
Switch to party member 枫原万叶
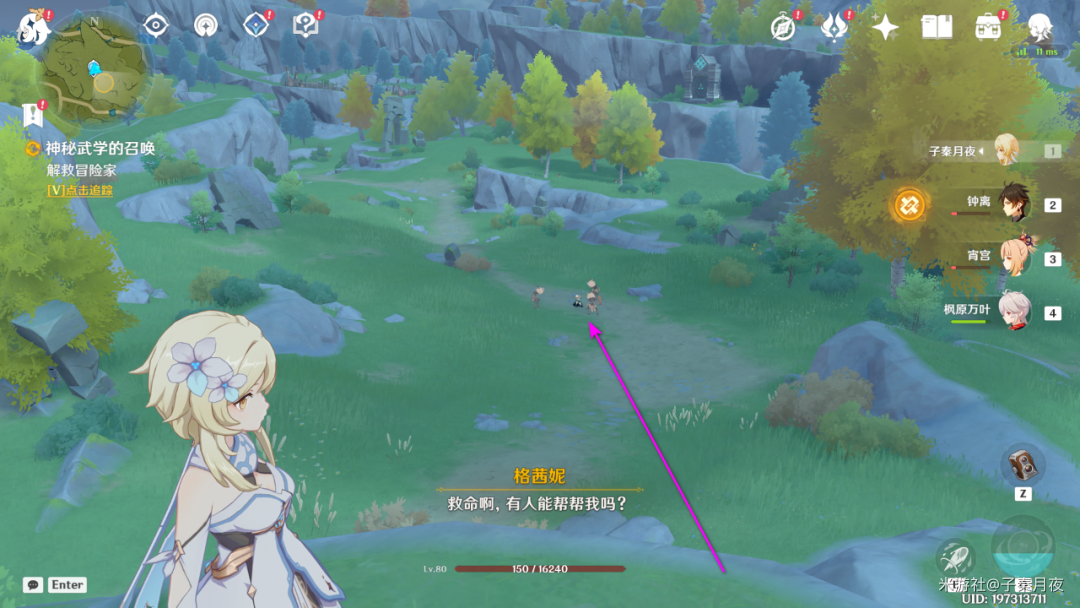tap(1013, 312)
